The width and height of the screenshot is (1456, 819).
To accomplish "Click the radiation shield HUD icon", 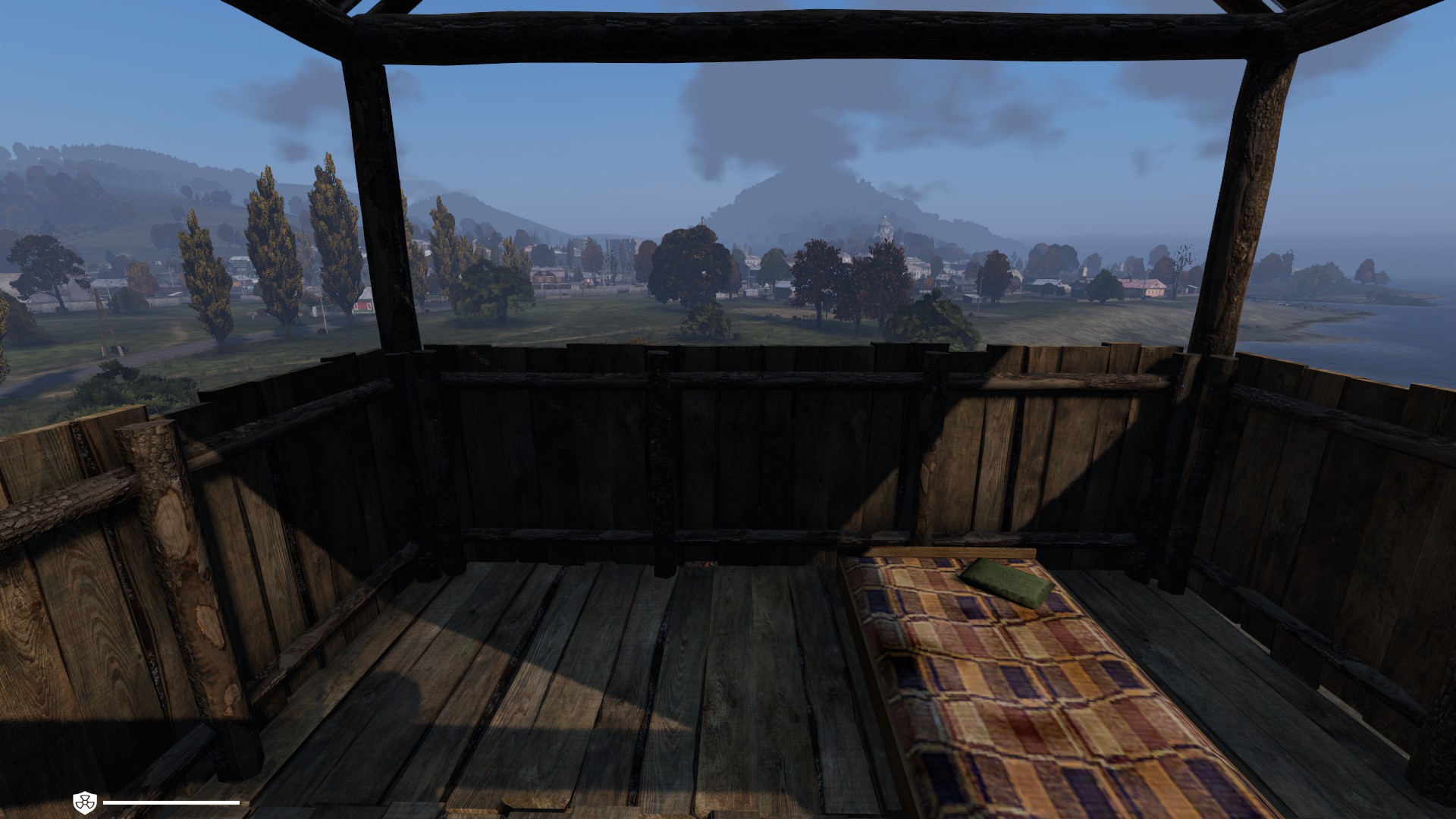I will (84, 802).
